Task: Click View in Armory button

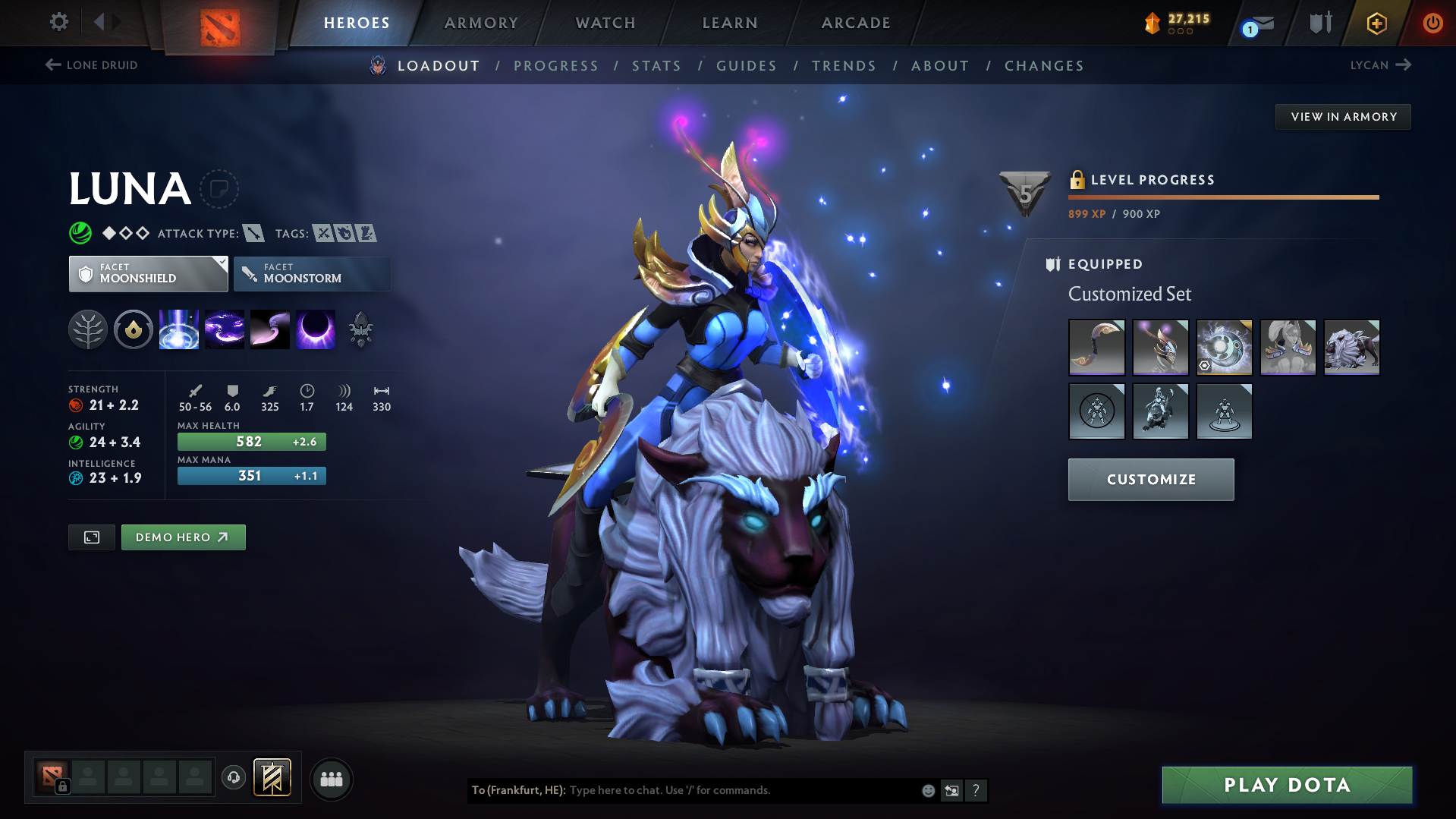Action: [1343, 117]
